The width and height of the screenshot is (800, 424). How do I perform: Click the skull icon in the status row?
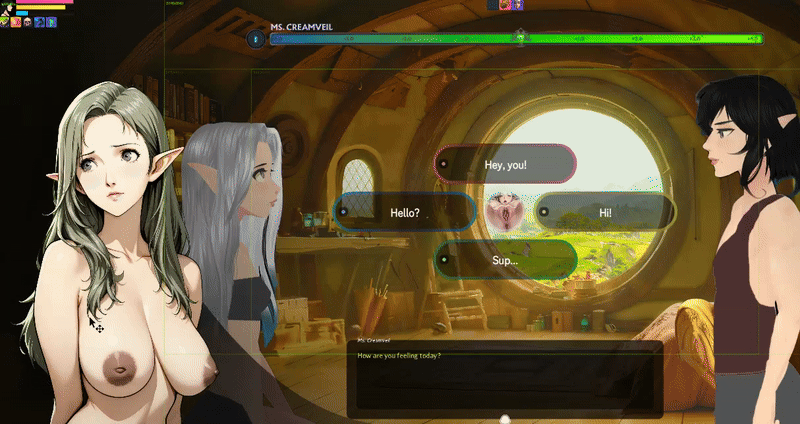27,21
